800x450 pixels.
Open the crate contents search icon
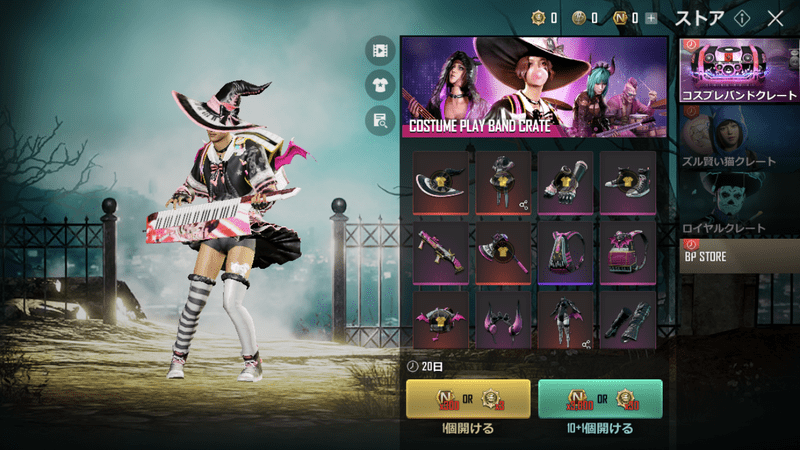379,121
